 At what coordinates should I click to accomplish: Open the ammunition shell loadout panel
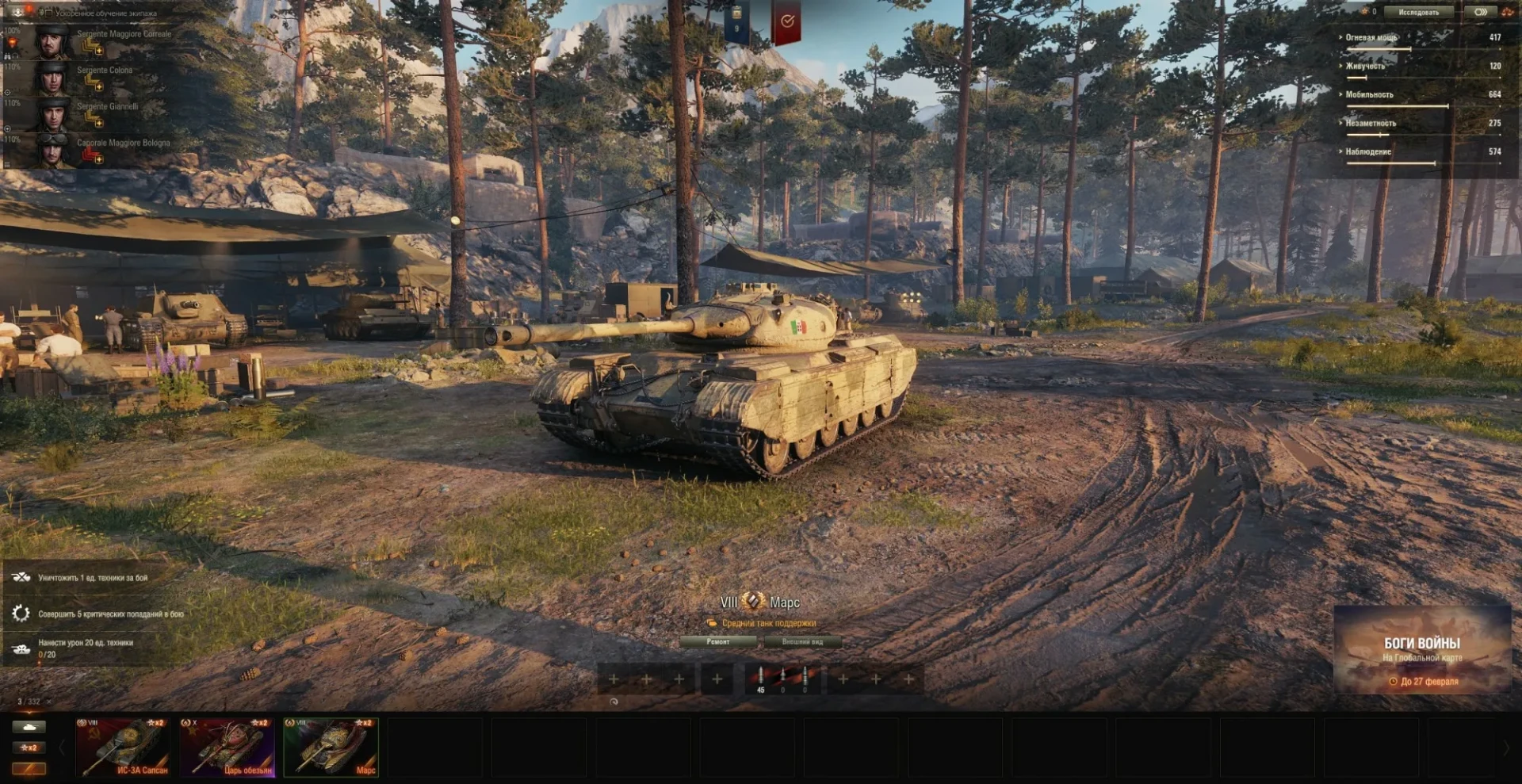point(782,679)
